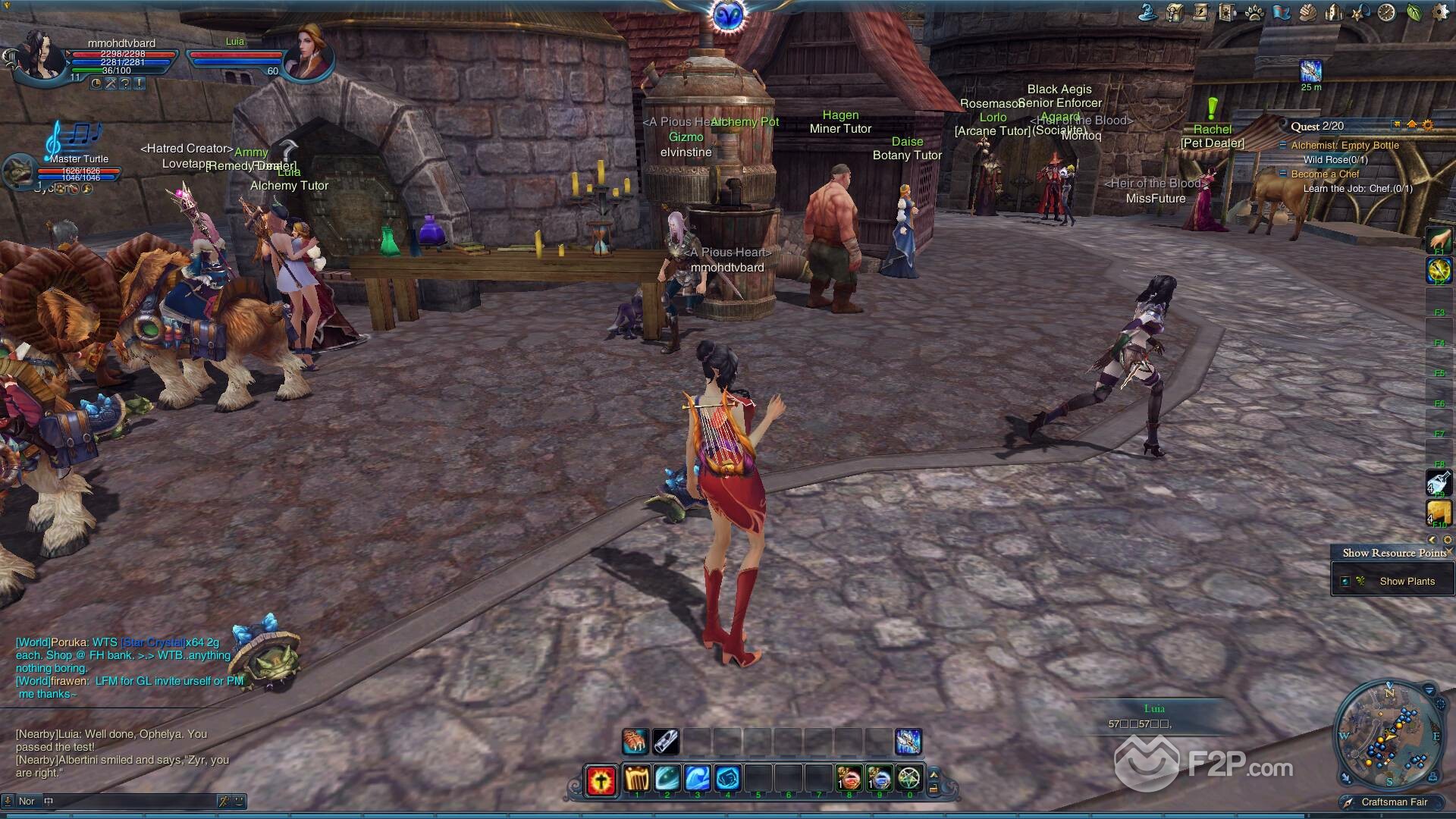Viewport: 1456px width, 819px height.
Task: Open the clock icon in the top bar
Action: [x=1386, y=12]
